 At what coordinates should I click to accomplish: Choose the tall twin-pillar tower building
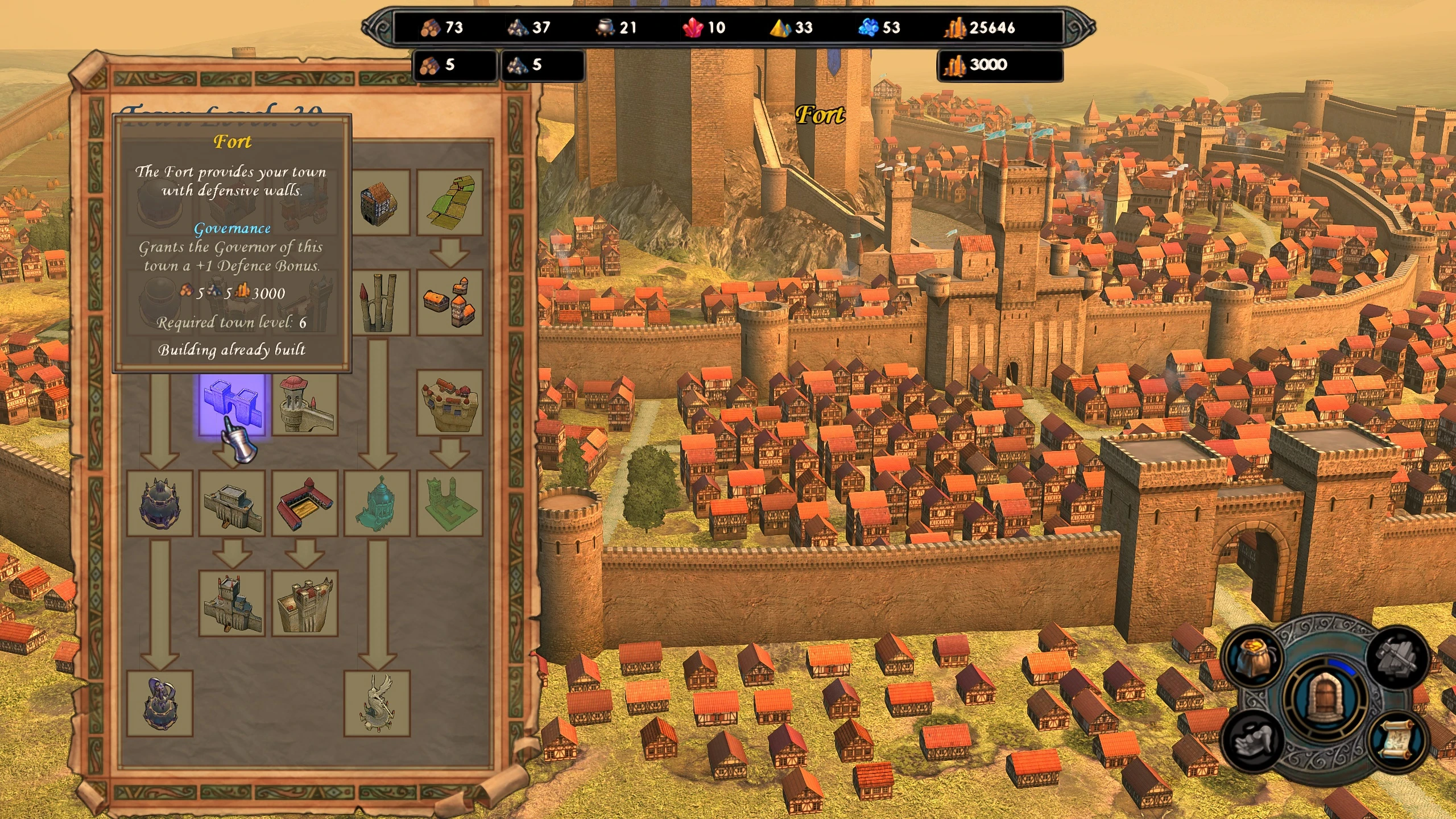(x=378, y=303)
